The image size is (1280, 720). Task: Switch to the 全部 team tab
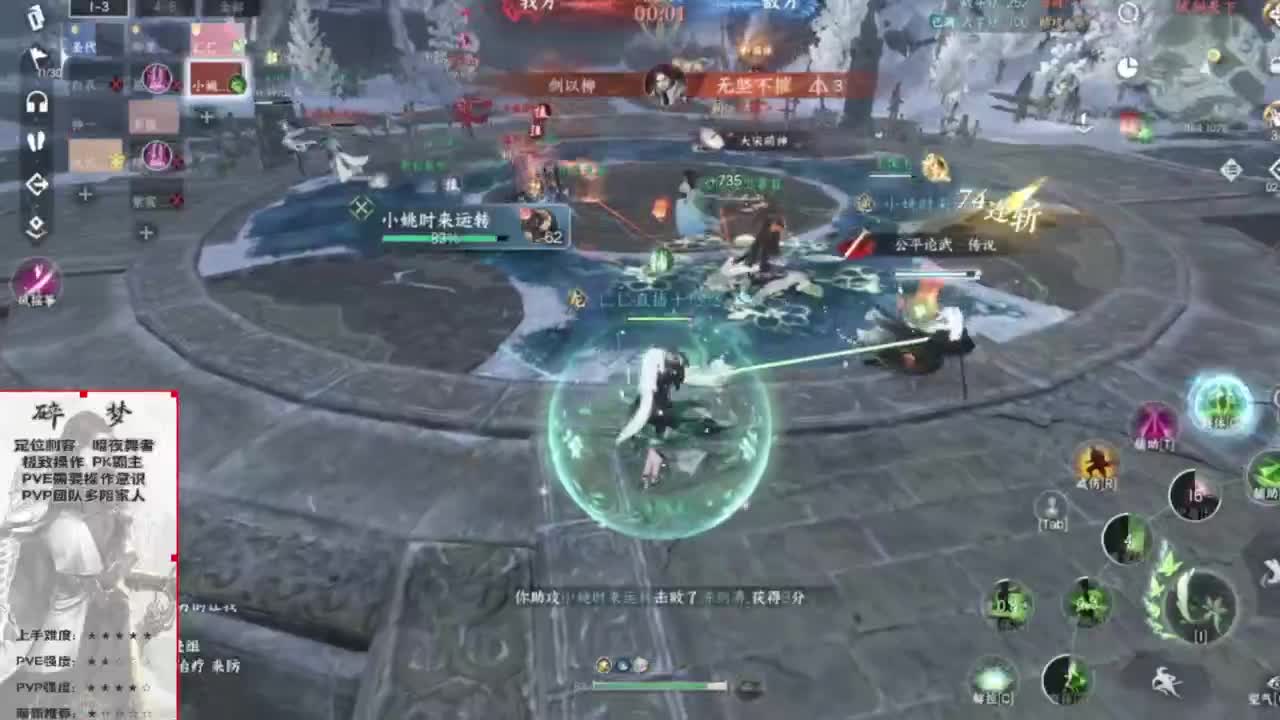[x=231, y=8]
